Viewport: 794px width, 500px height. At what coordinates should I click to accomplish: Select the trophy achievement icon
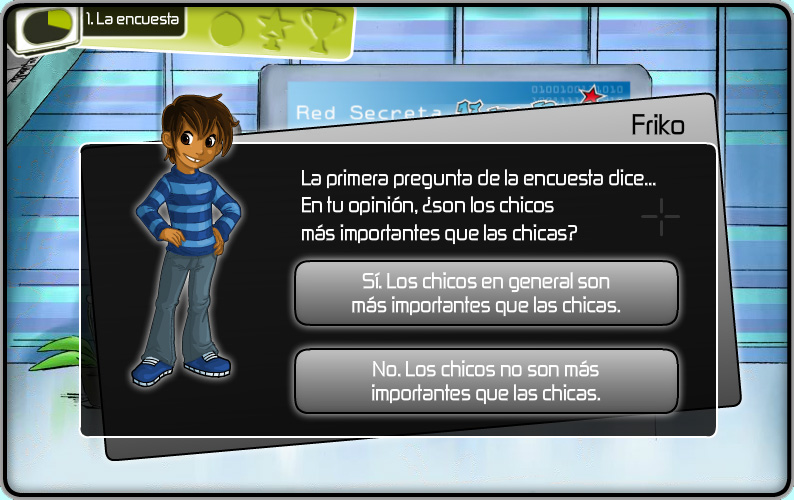[x=319, y=28]
